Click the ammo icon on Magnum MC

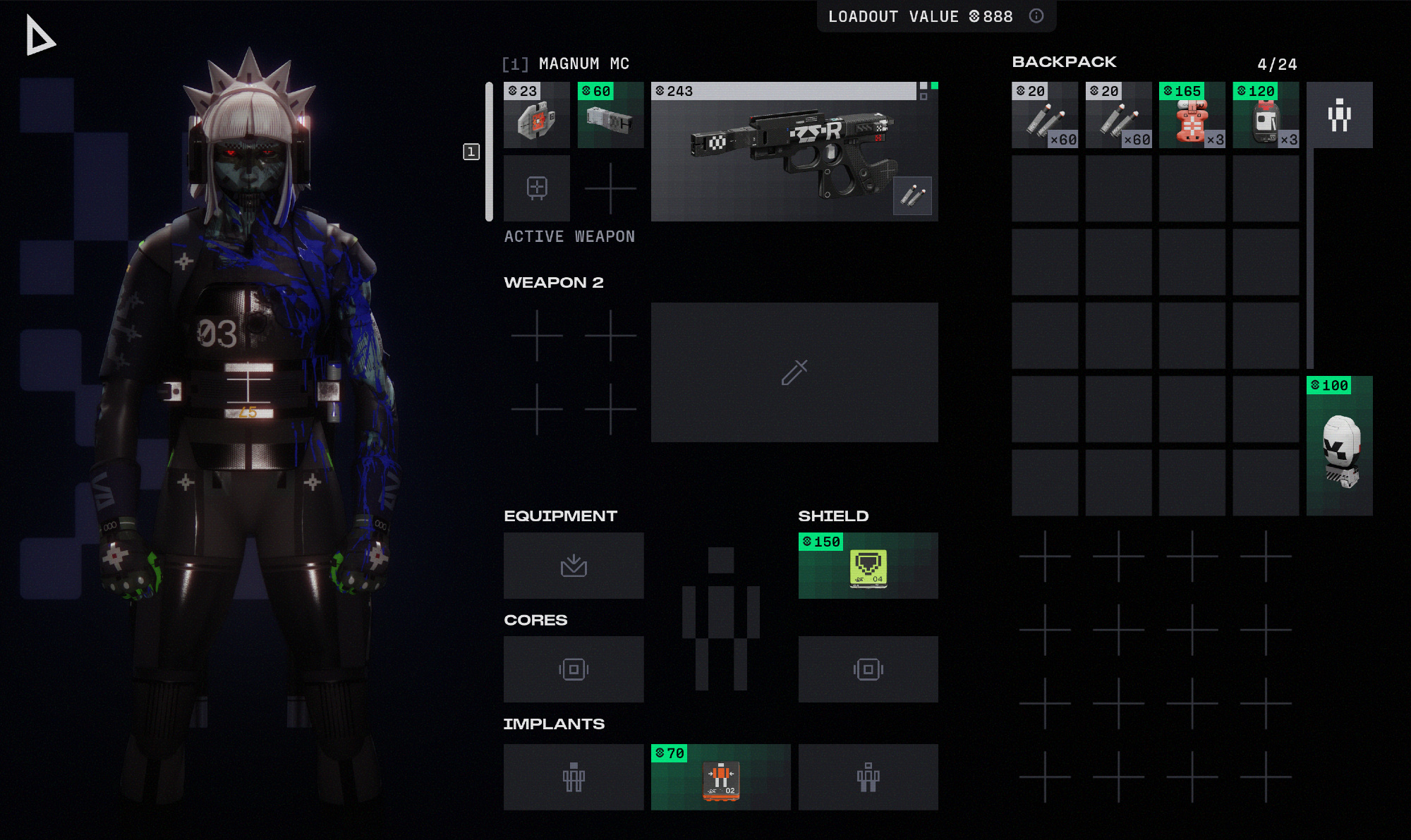click(912, 195)
